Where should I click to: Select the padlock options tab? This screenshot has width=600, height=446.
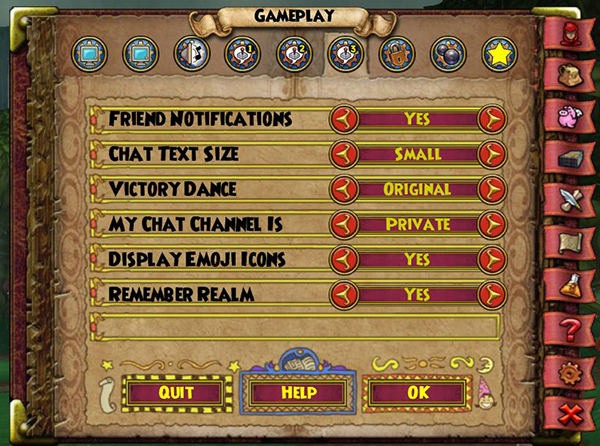(x=395, y=54)
